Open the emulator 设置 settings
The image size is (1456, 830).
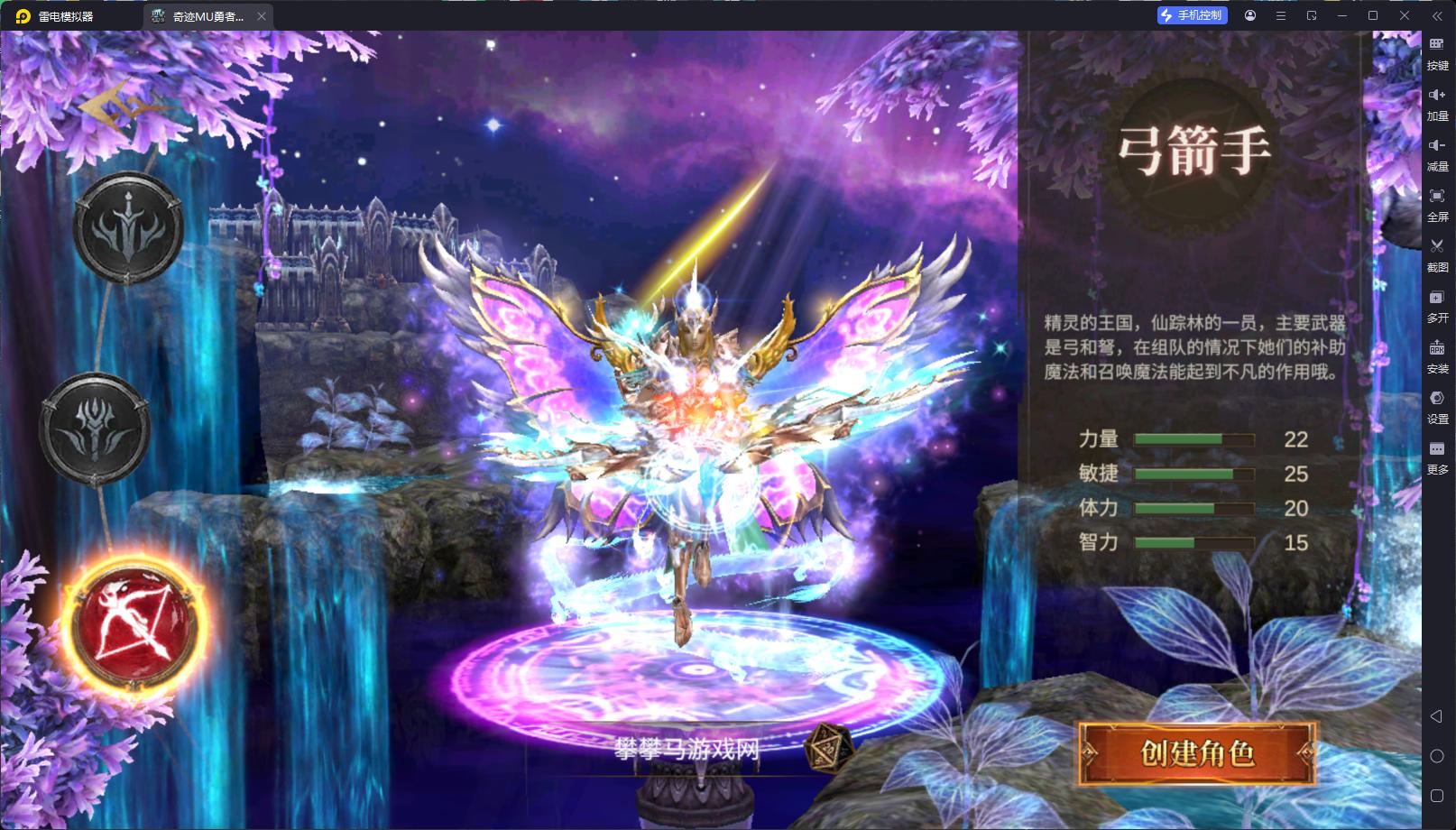[x=1437, y=406]
